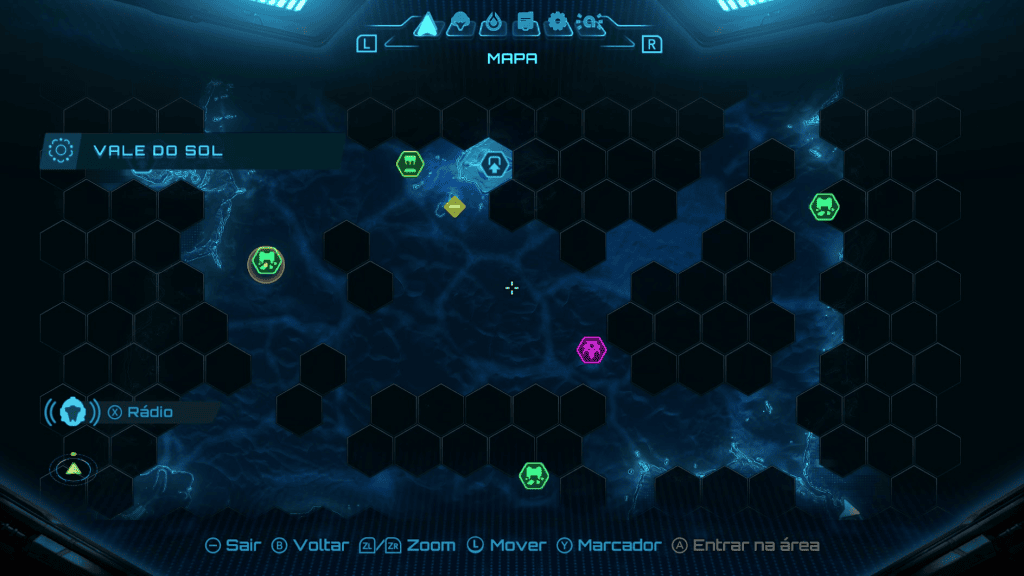Screen dimensions: 1024x576
Task: Select the yellow diamond map marker
Action: point(454,207)
